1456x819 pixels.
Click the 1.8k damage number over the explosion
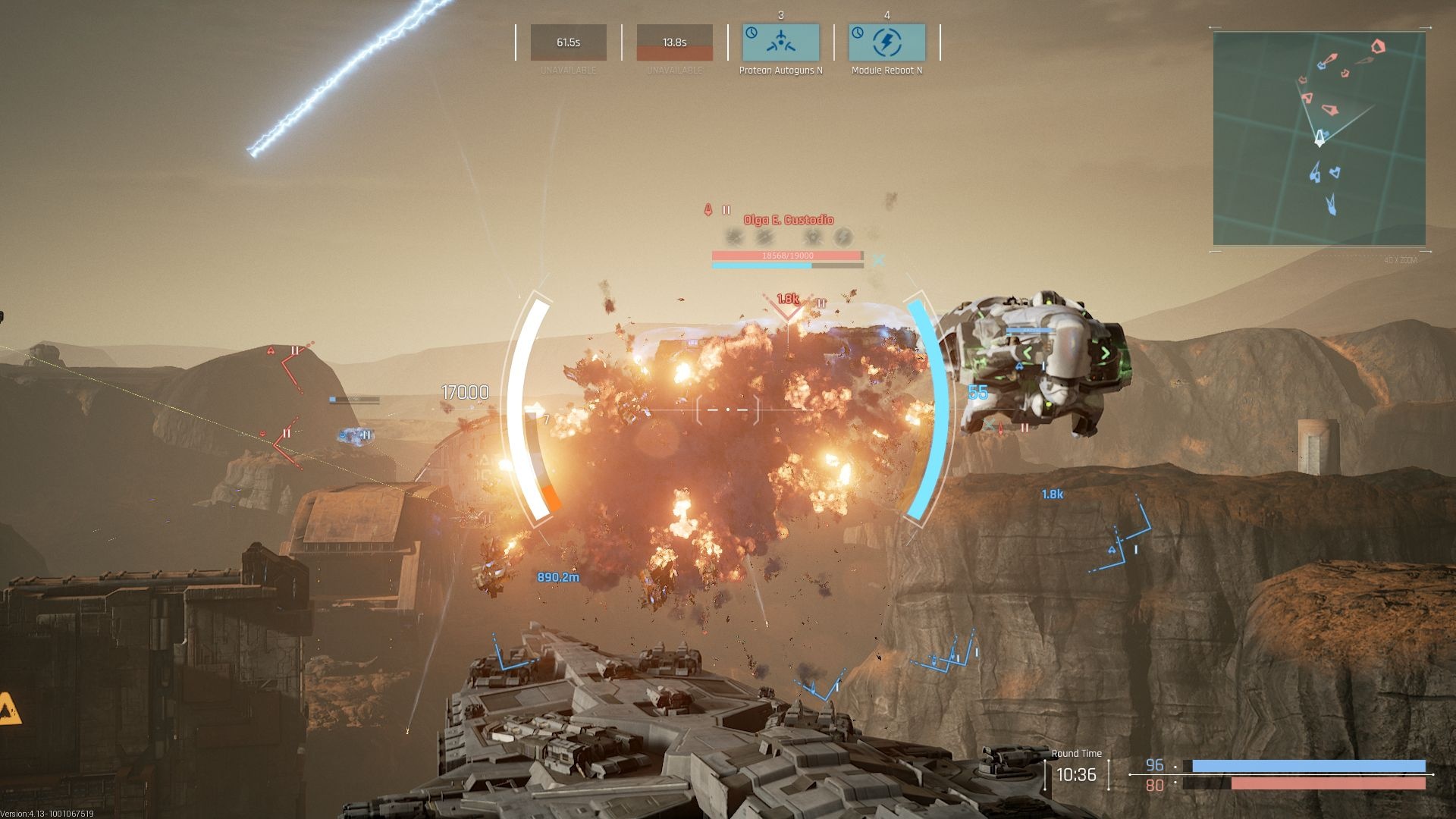[787, 300]
